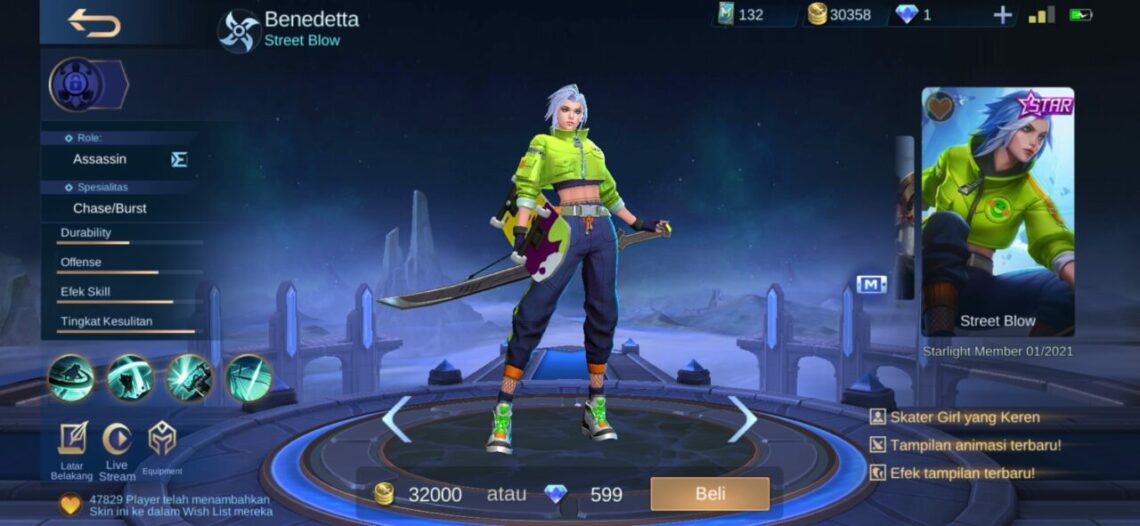This screenshot has width=1140, height=526.
Task: Select the round hero emblem icon
Action: coord(77,85)
